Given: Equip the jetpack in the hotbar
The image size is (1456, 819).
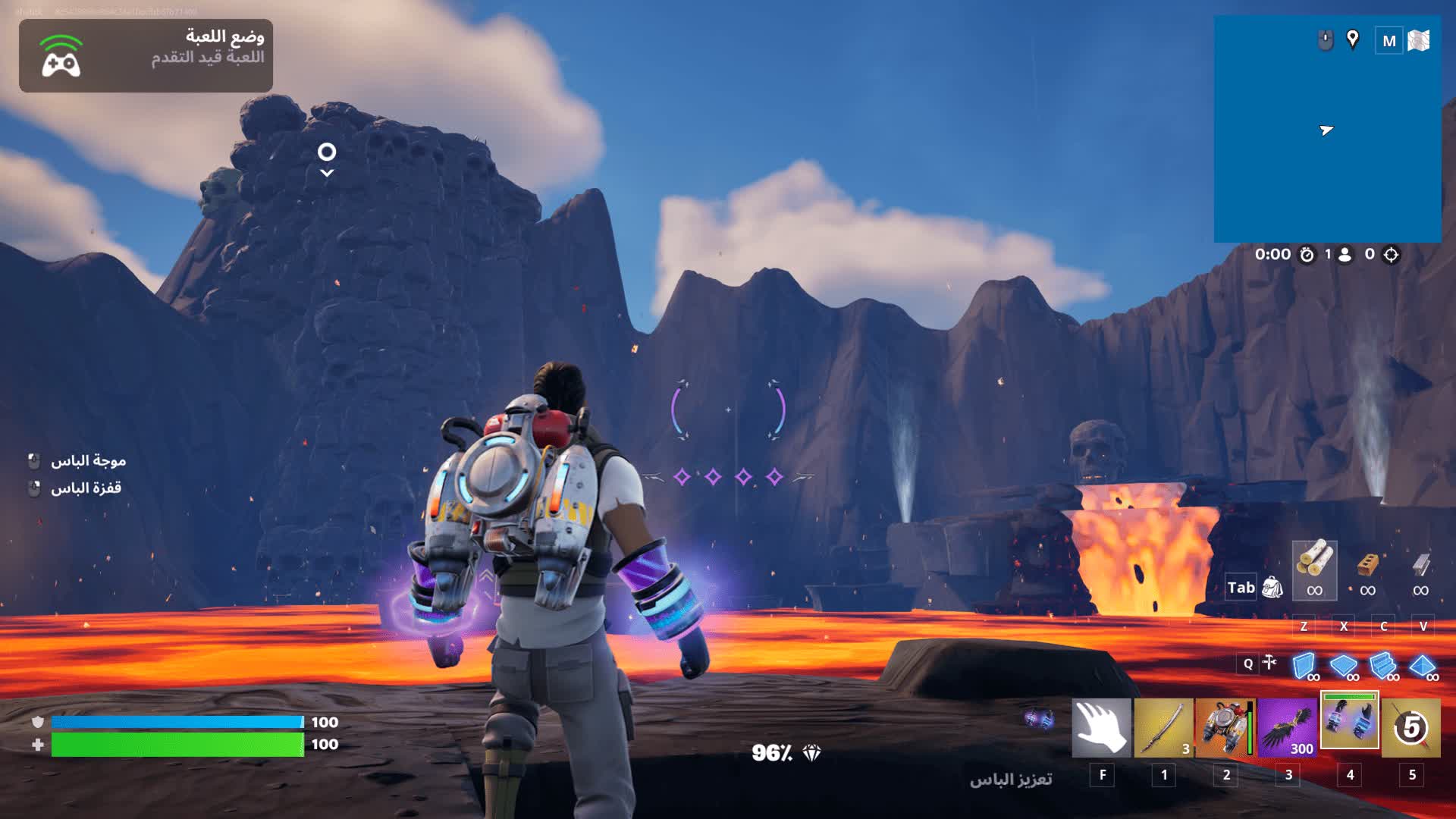Looking at the screenshot, I should tap(1225, 728).
